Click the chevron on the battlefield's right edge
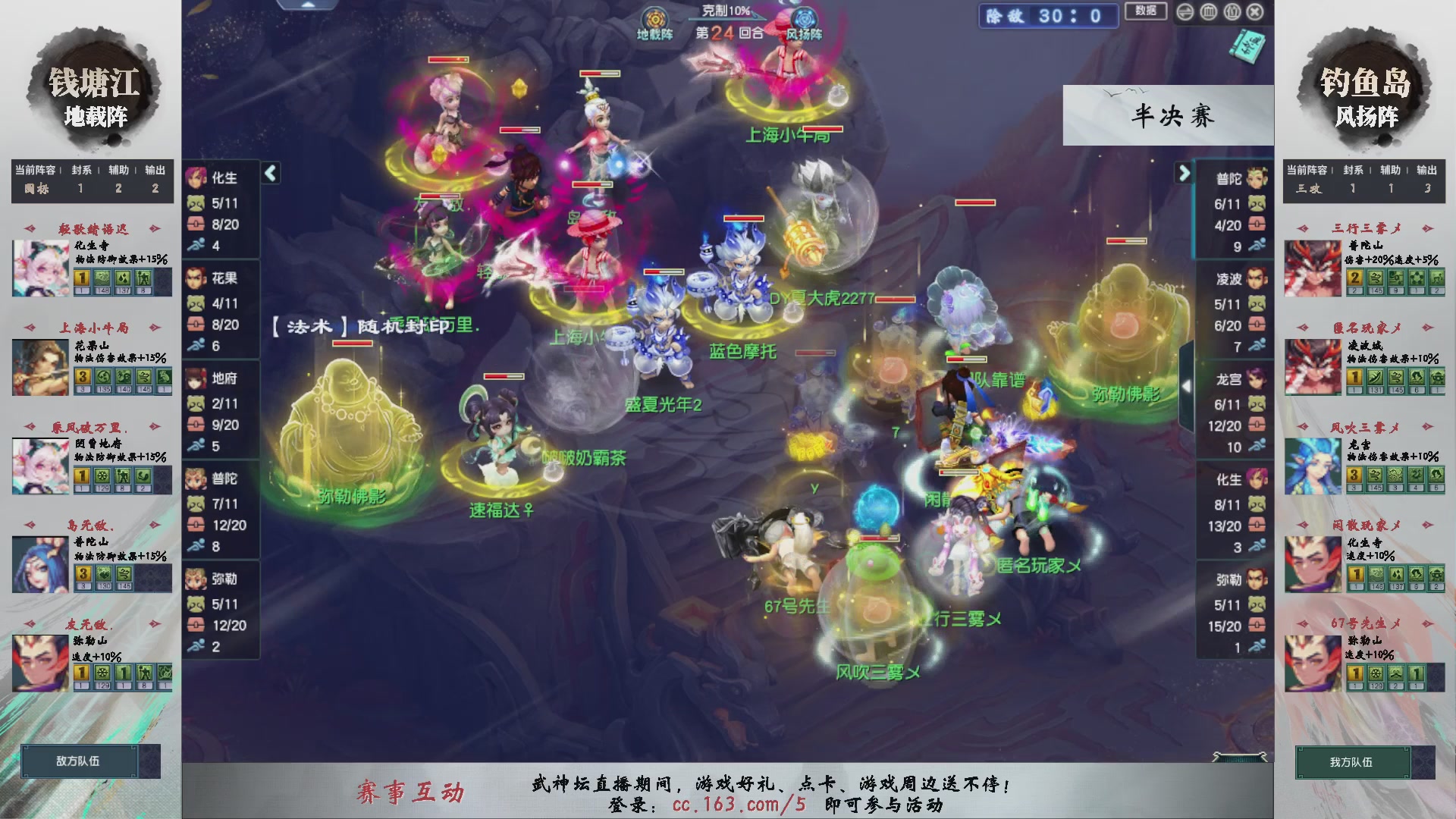This screenshot has height=819, width=1456. pyautogui.click(x=1185, y=387)
